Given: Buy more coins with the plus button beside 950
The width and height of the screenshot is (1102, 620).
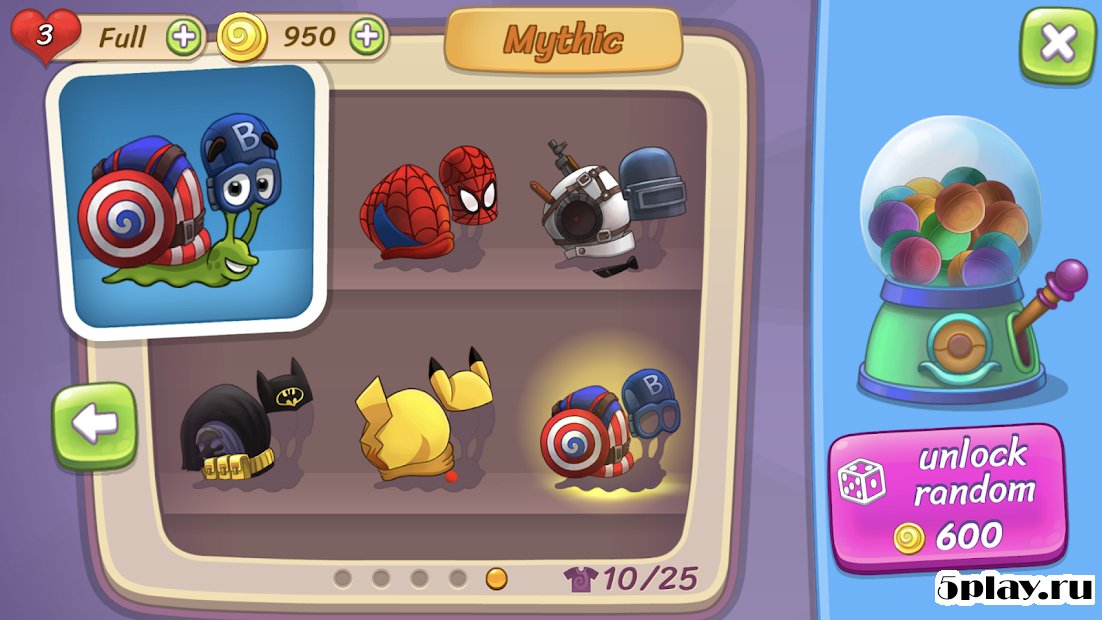Looking at the screenshot, I should pyautogui.click(x=367, y=38).
